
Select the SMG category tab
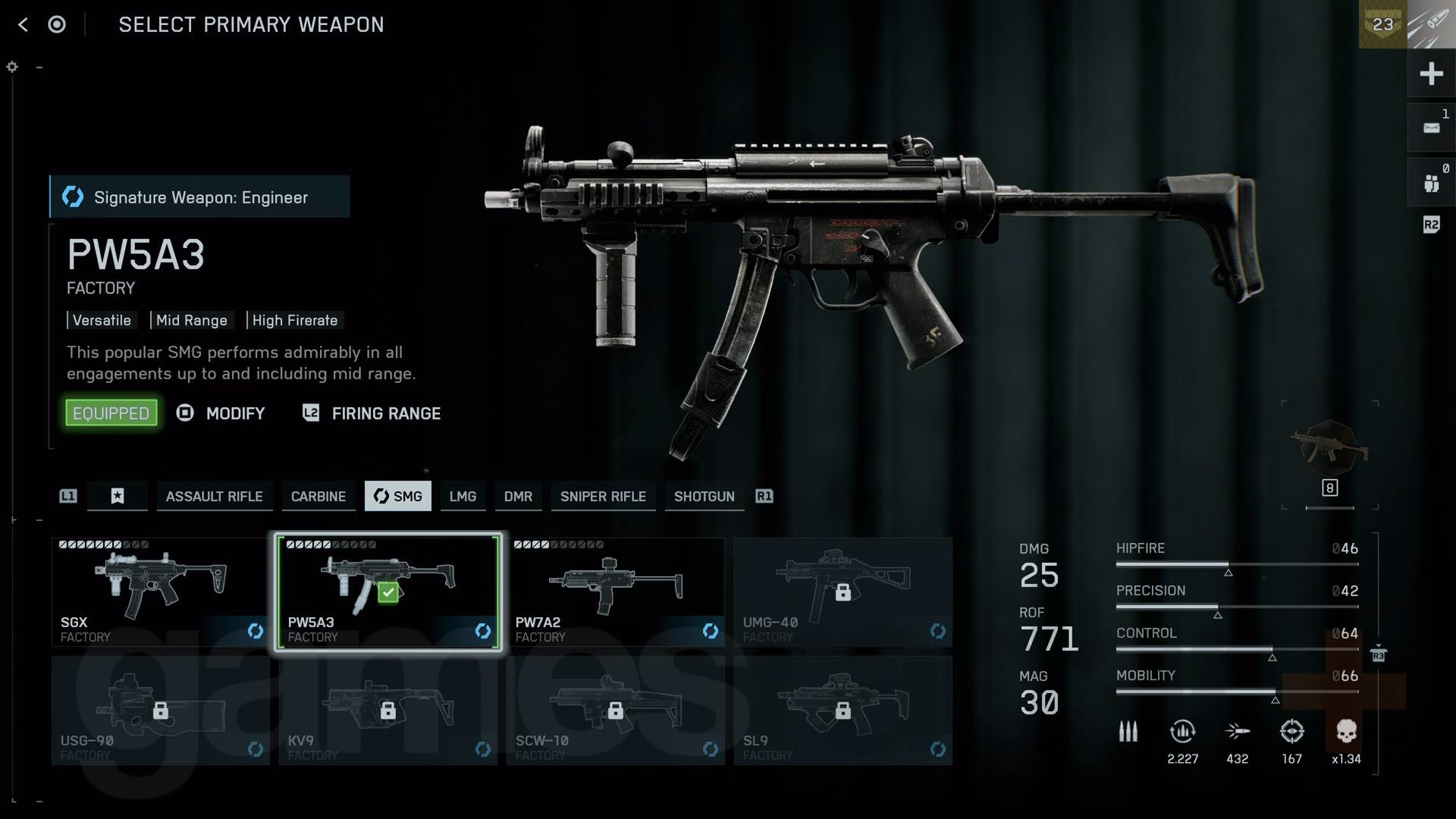click(x=398, y=496)
